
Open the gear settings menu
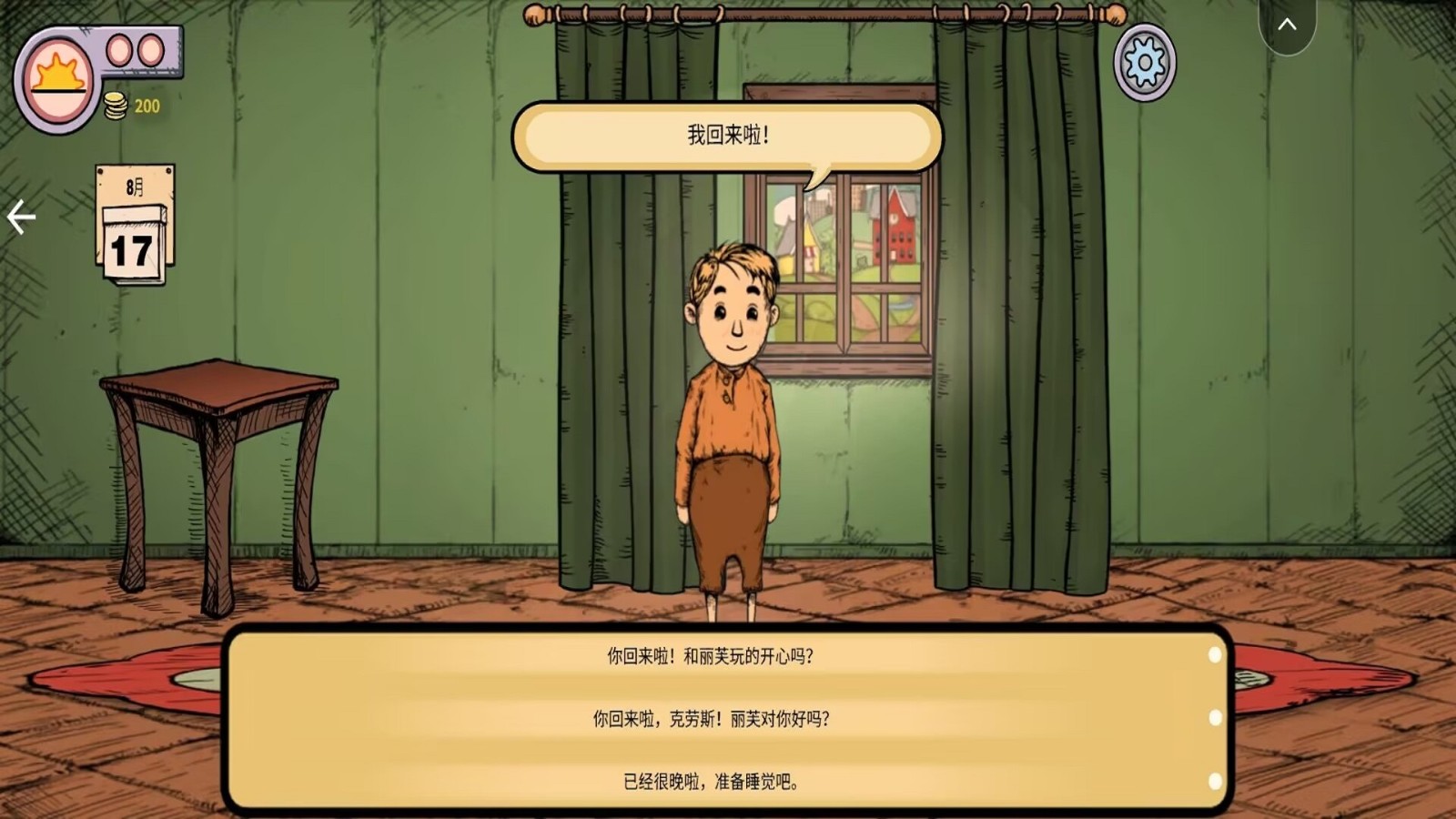pyautogui.click(x=1145, y=62)
